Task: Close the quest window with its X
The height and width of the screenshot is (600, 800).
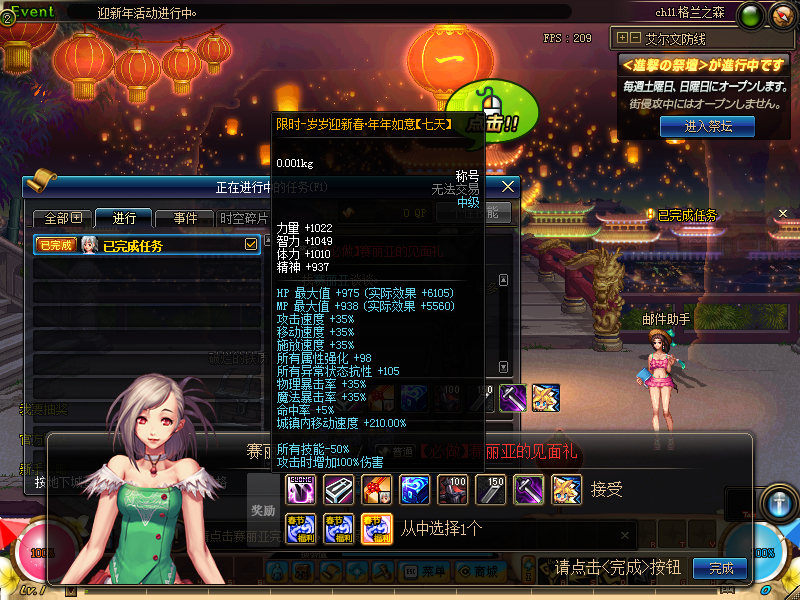Action: click(x=508, y=186)
